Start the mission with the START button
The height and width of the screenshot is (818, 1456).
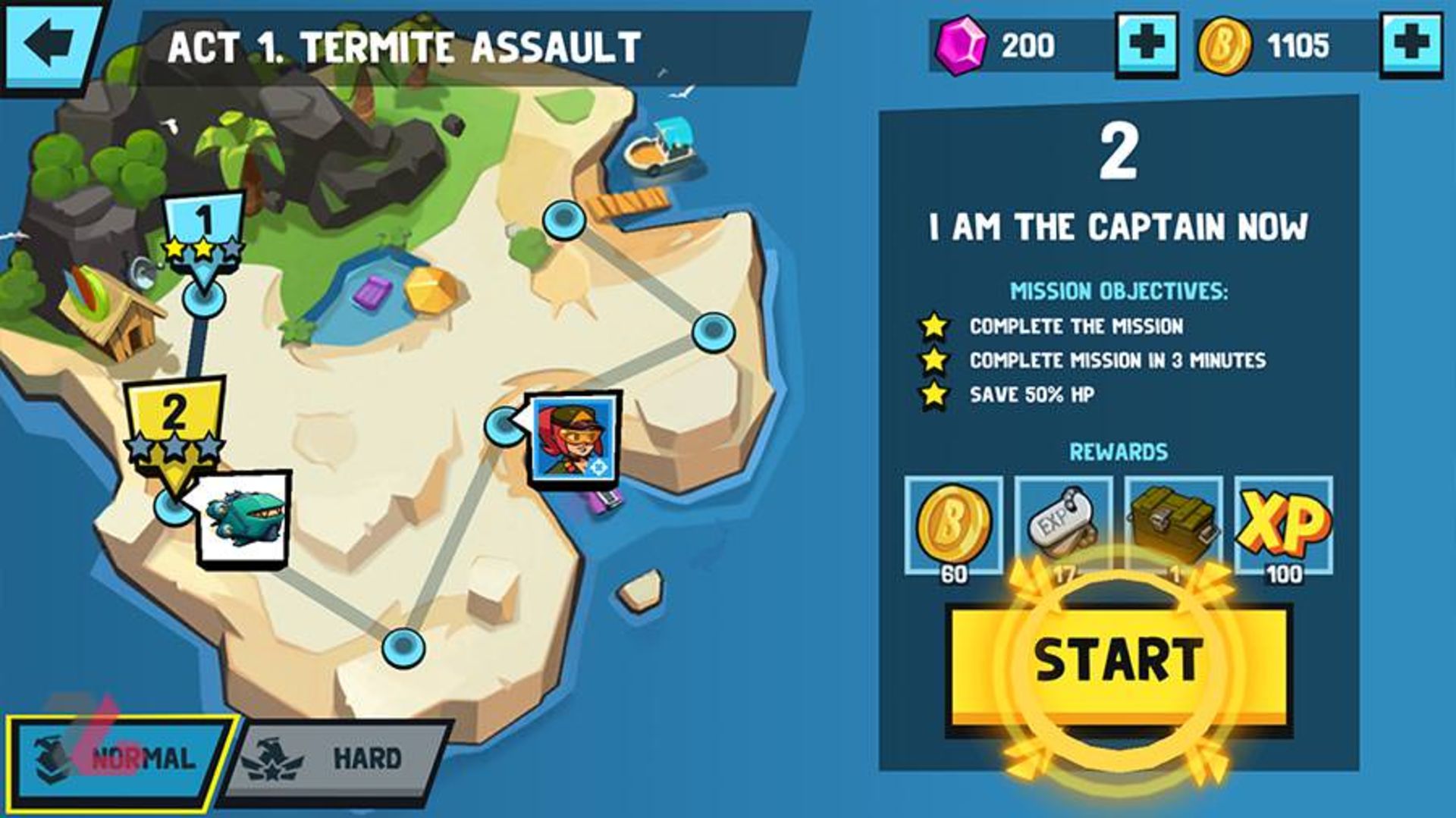(1118, 660)
